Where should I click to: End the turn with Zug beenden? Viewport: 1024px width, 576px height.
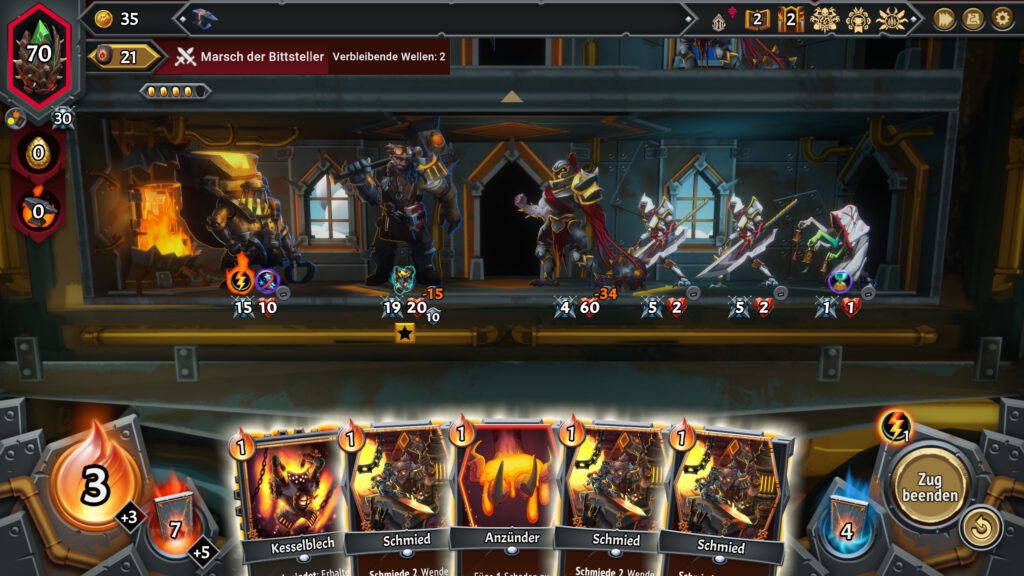coord(930,487)
